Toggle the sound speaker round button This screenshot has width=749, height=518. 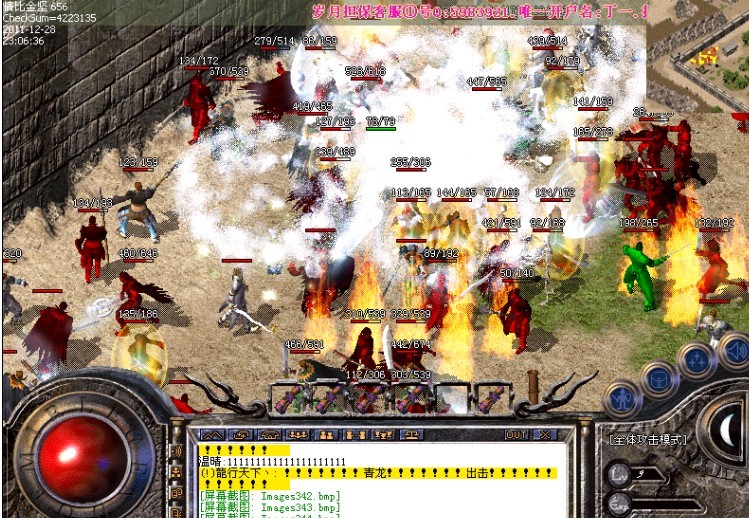click(x=733, y=350)
